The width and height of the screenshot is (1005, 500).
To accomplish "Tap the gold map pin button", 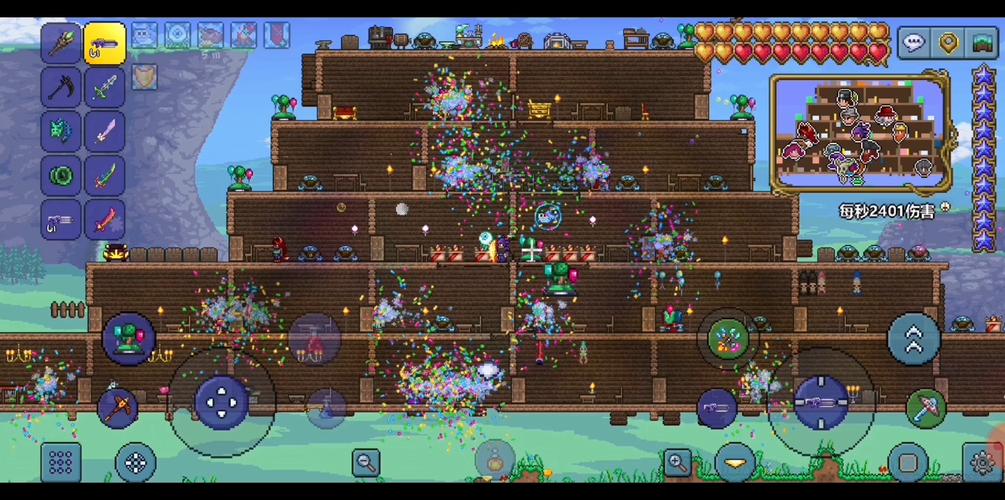I will (x=948, y=43).
